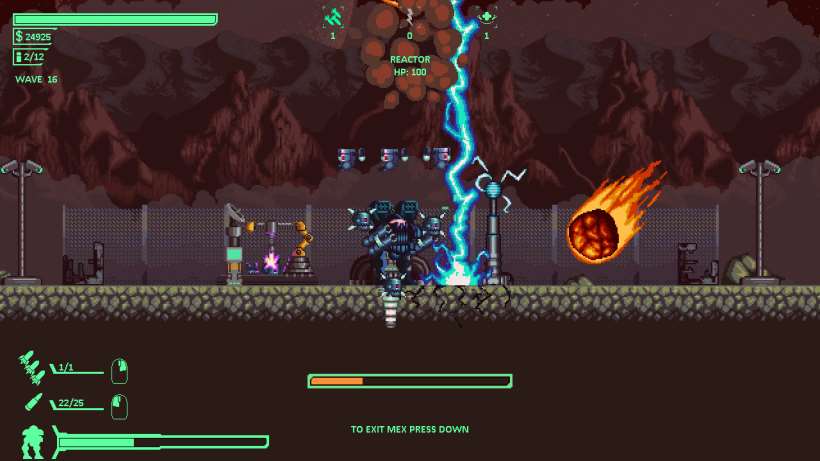Select the single bullet ammo icon
This screenshot has height=461, width=820.
click(x=32, y=404)
